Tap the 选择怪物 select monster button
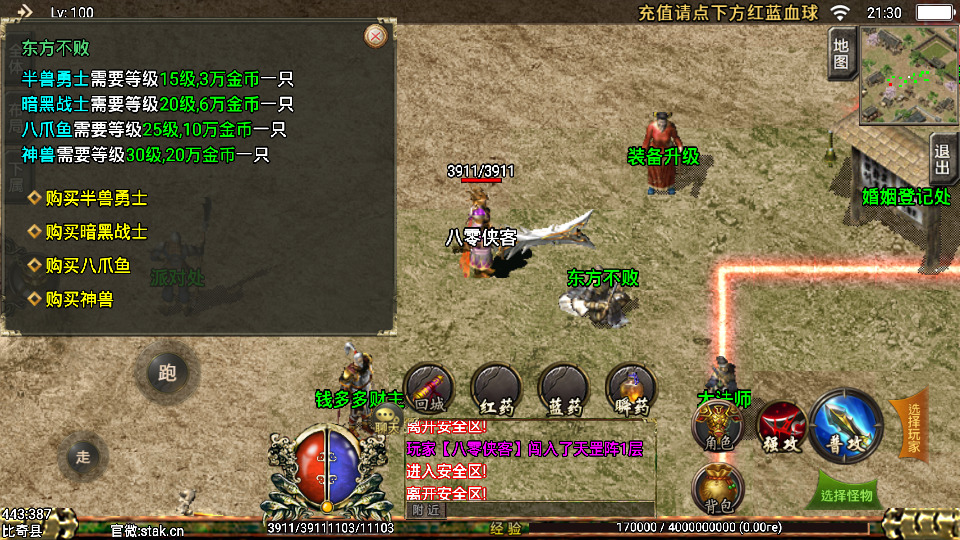The width and height of the screenshot is (960, 540). click(x=846, y=494)
